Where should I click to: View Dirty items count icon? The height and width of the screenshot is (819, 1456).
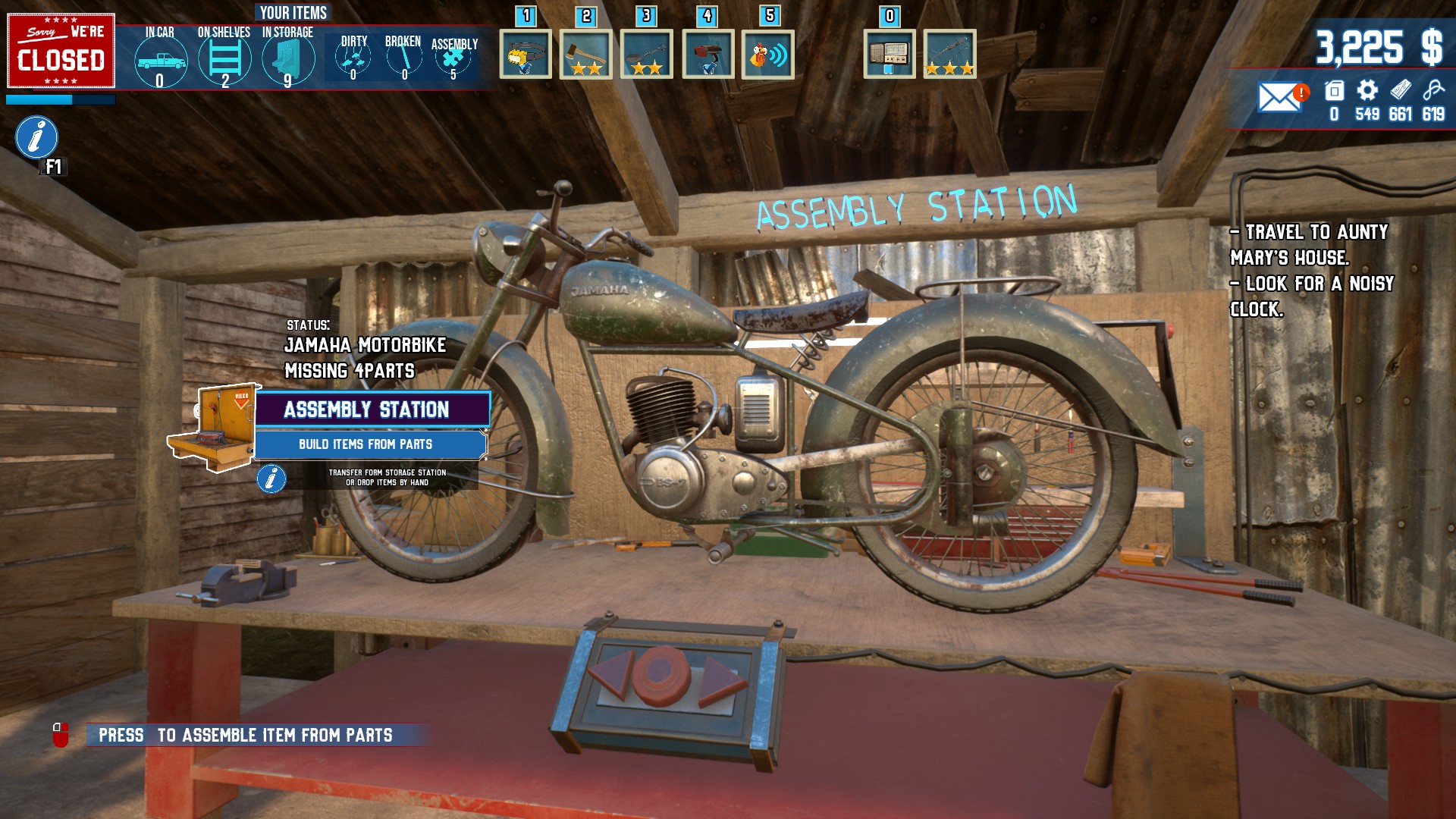click(x=353, y=58)
